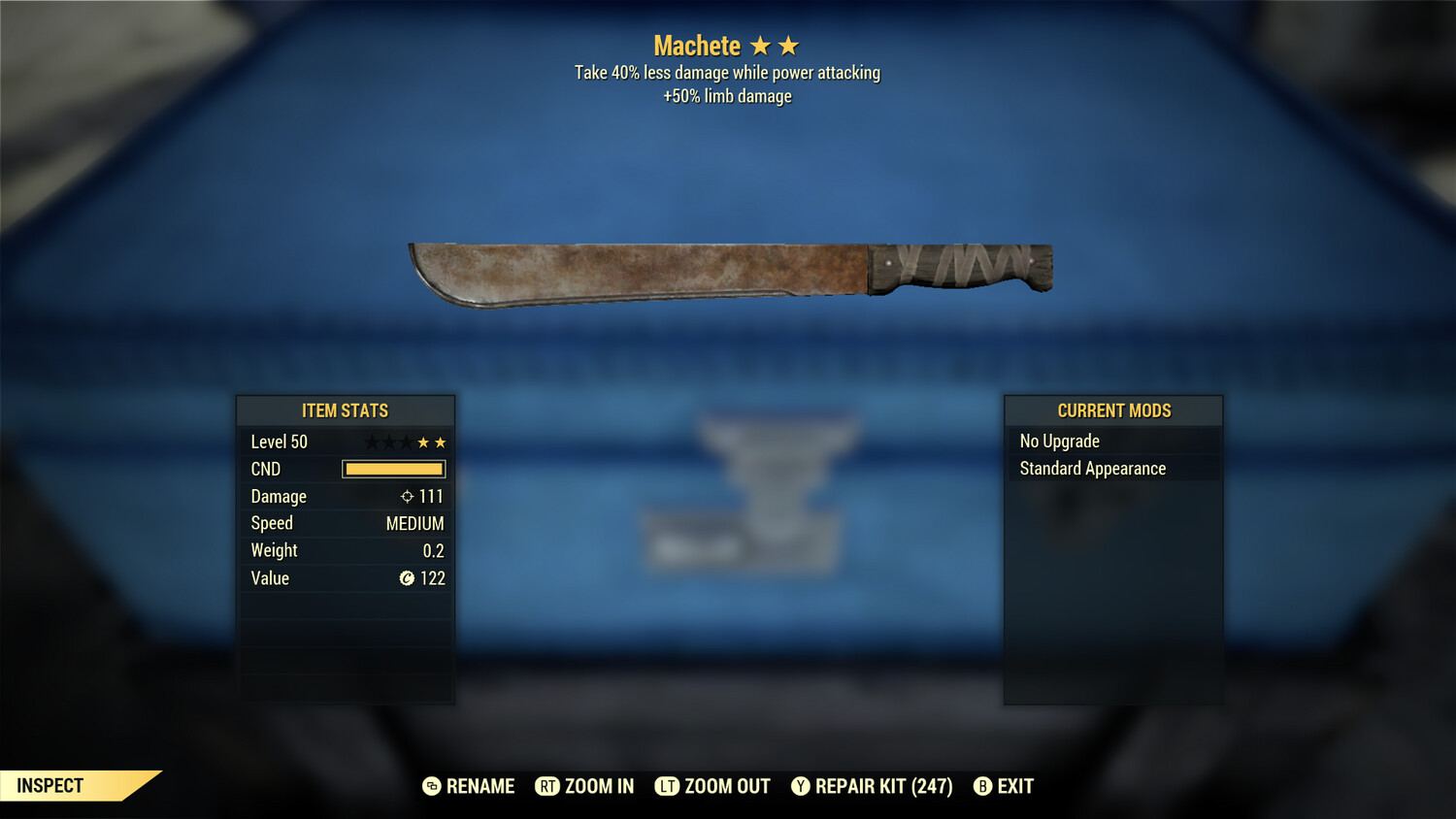This screenshot has width=1456, height=819.
Task: Choose Zoom In on the bottom bar
Action: tap(584, 786)
